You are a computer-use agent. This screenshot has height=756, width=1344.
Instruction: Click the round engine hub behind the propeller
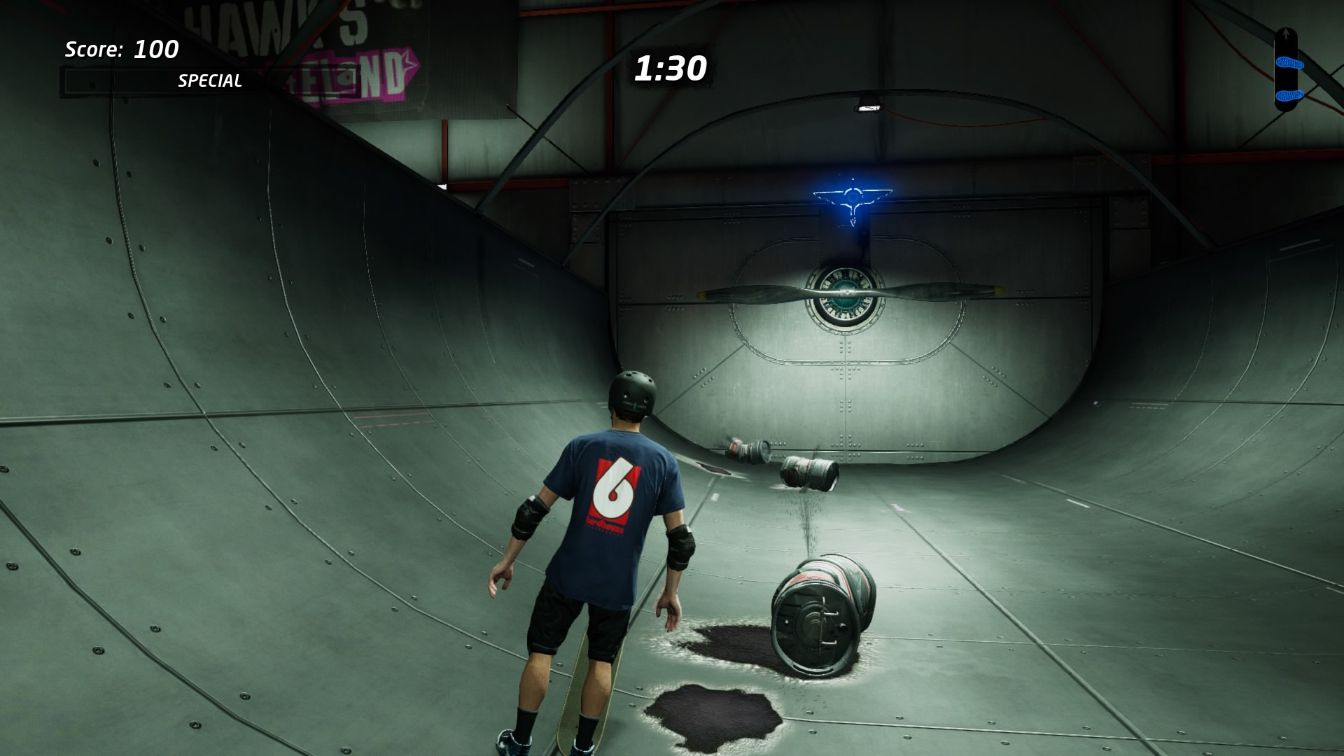[x=845, y=294]
